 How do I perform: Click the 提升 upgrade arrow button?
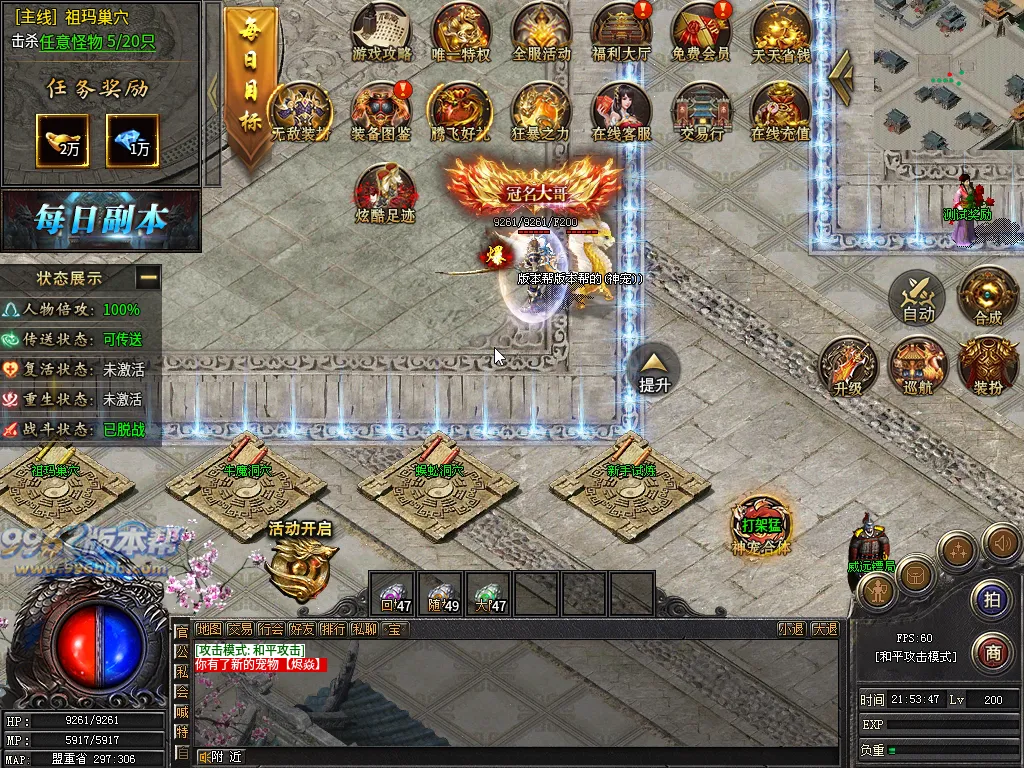click(654, 370)
